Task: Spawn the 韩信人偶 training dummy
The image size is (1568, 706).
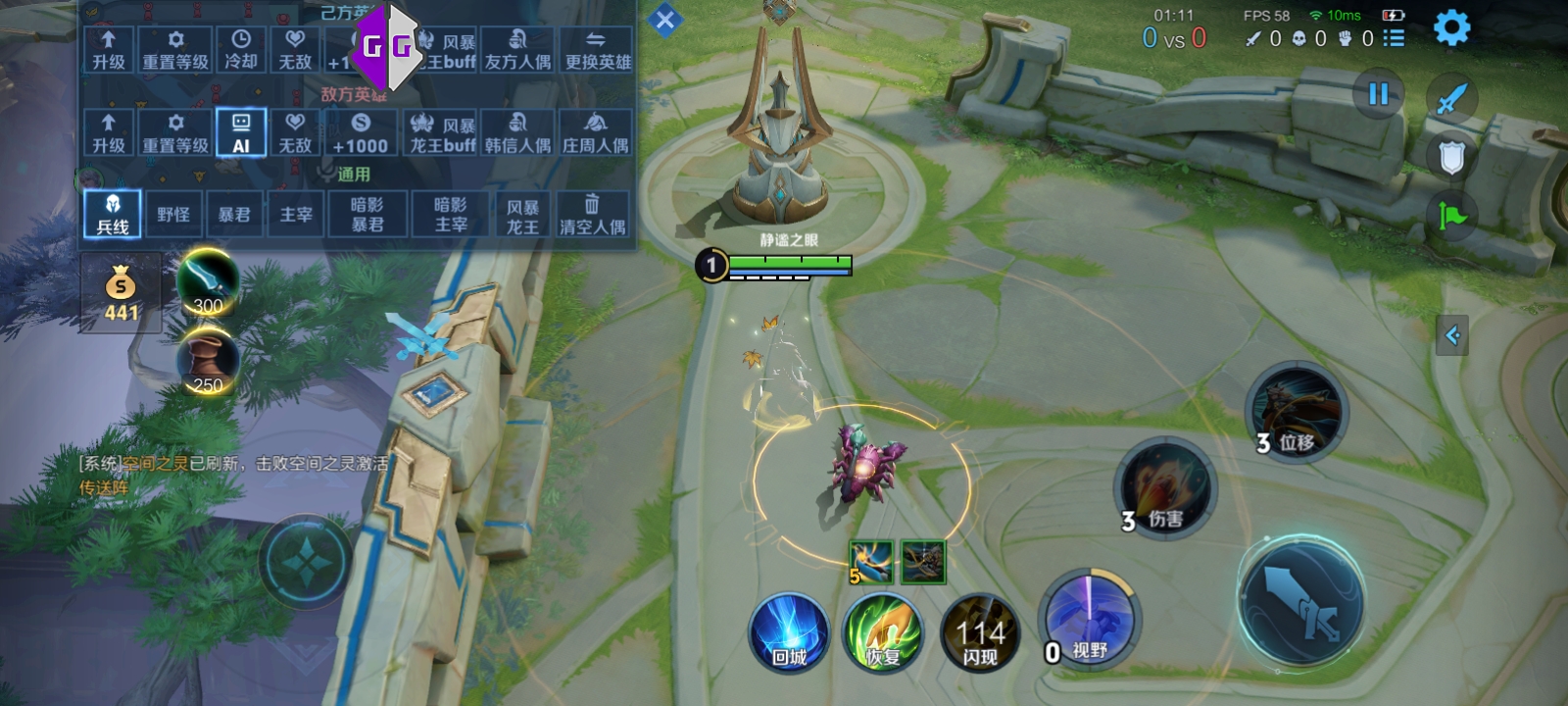Action: point(517,132)
